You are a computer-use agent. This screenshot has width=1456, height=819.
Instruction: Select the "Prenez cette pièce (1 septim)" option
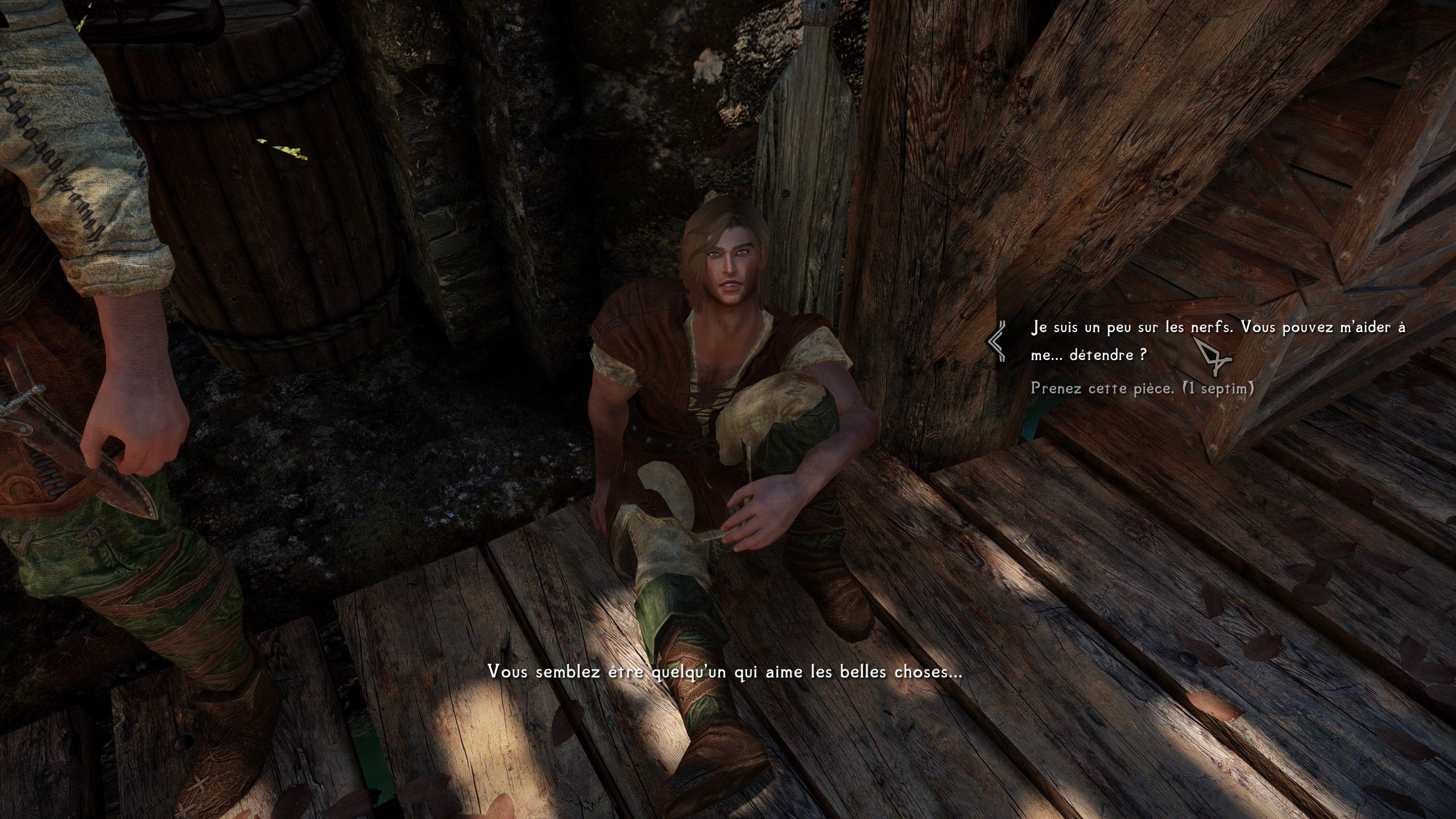(x=1142, y=389)
